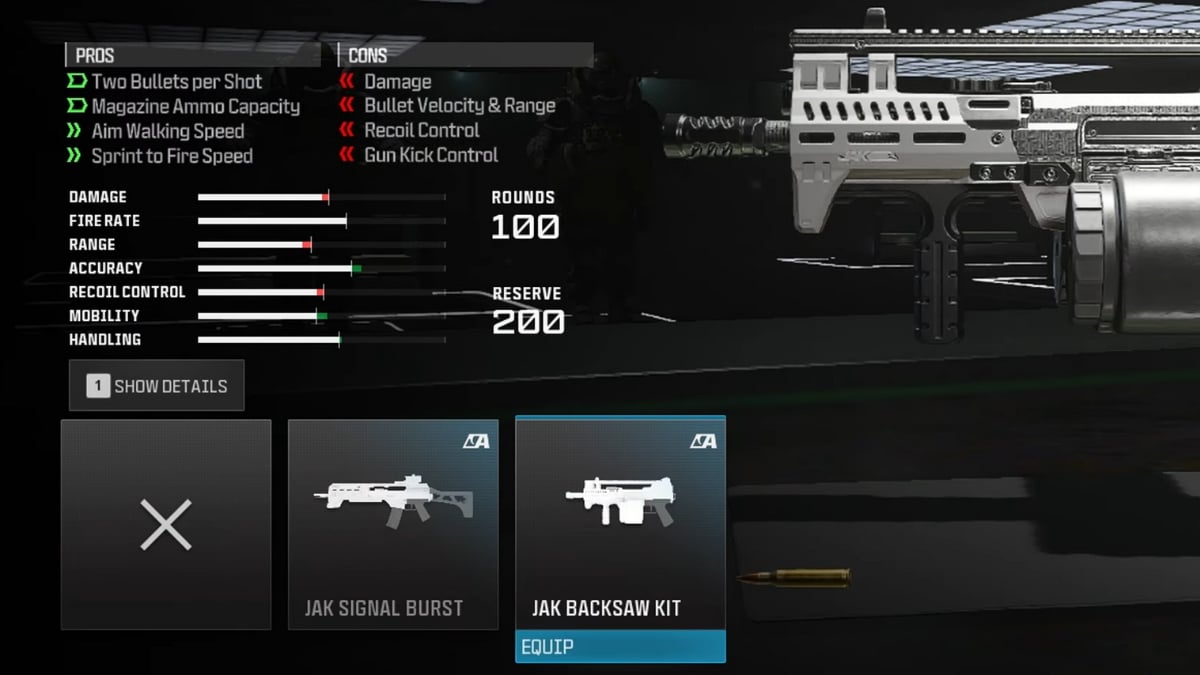
Task: Equip the JAK Backsaw Kit
Action: 620,647
